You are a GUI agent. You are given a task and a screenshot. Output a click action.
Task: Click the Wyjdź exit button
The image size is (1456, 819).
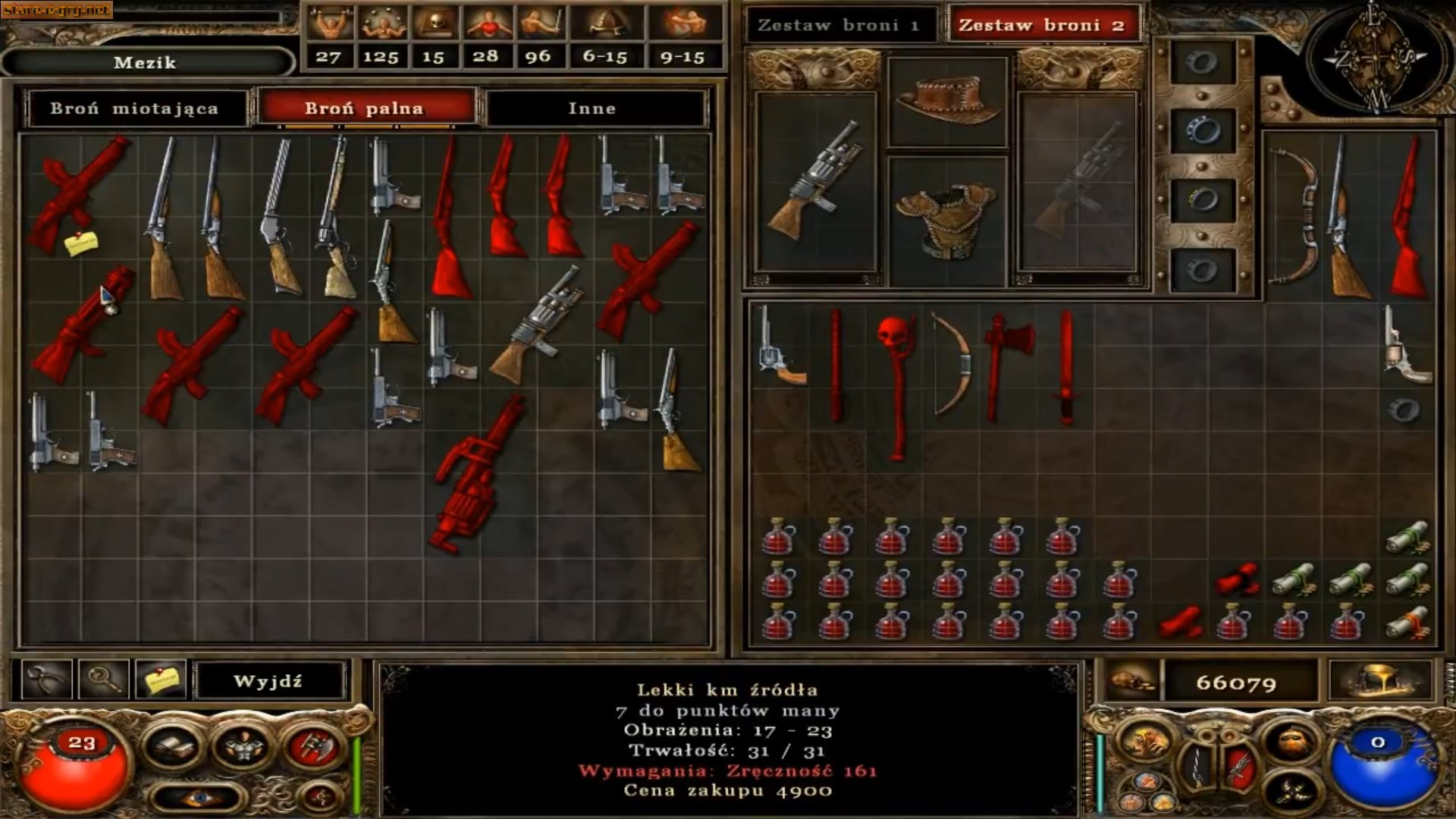coord(268,681)
